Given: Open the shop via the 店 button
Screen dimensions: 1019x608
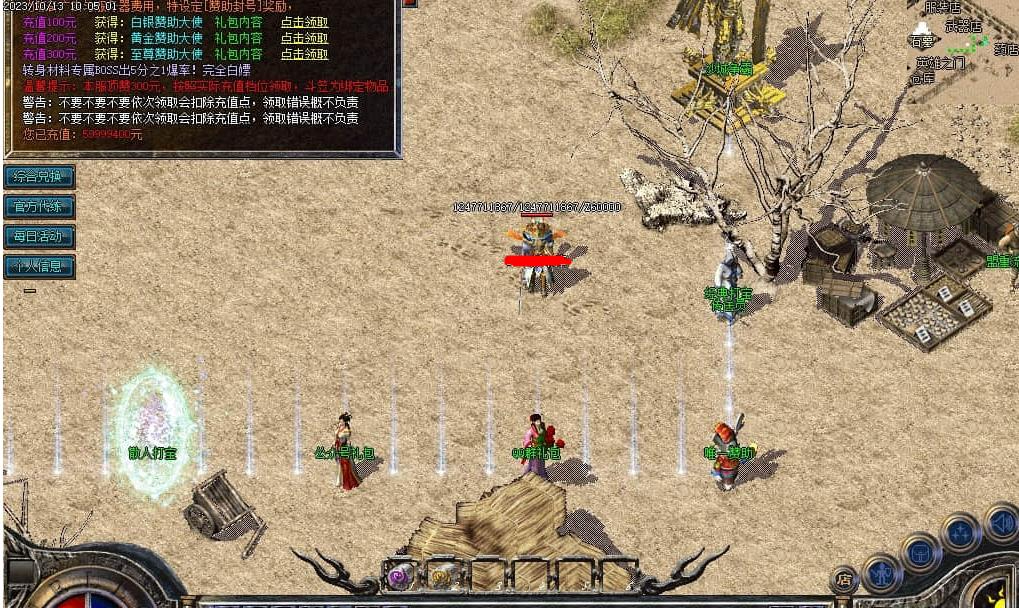Looking at the screenshot, I should [x=844, y=579].
